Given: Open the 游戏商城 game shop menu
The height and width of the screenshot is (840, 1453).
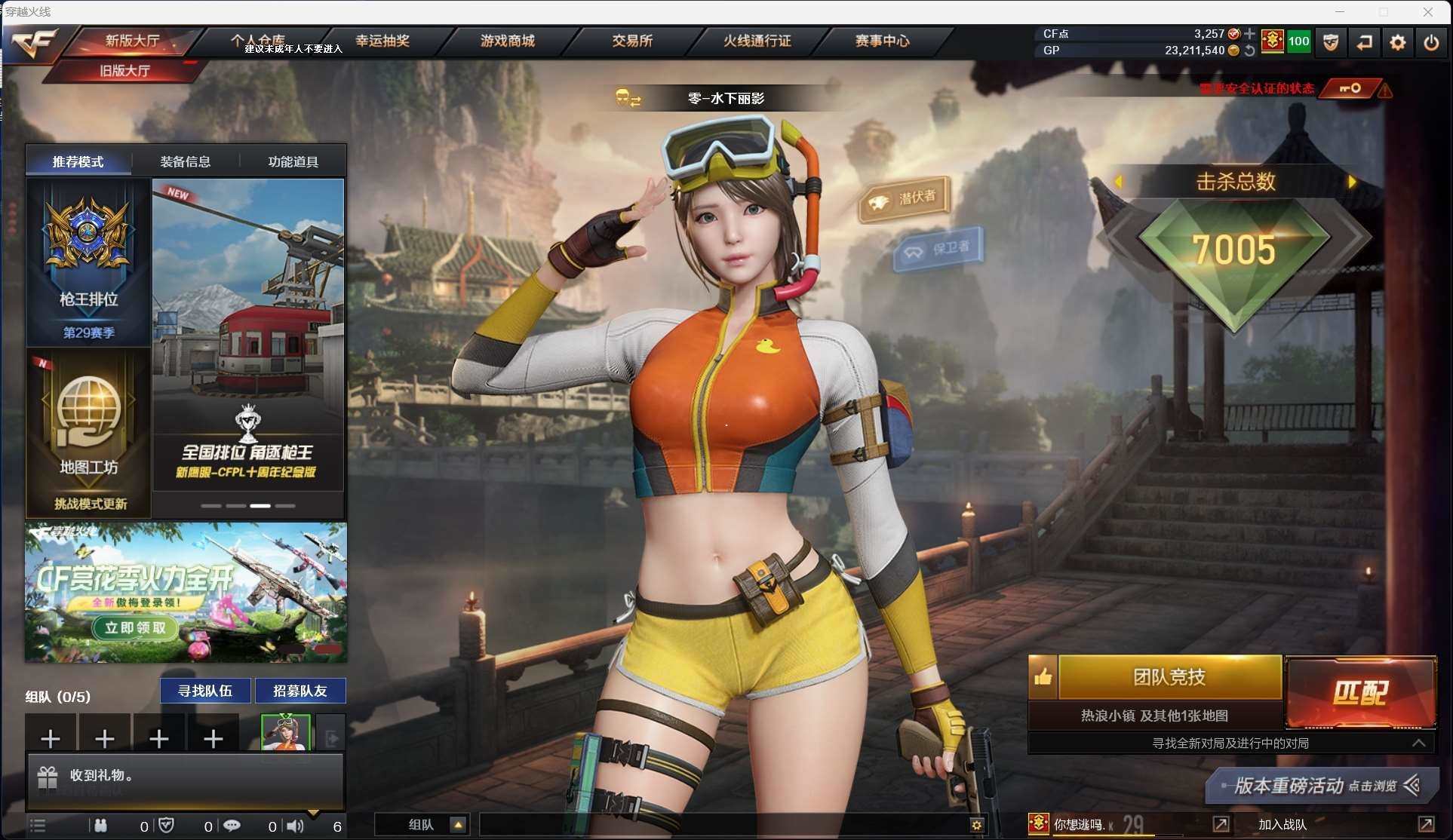Looking at the screenshot, I should (x=507, y=41).
